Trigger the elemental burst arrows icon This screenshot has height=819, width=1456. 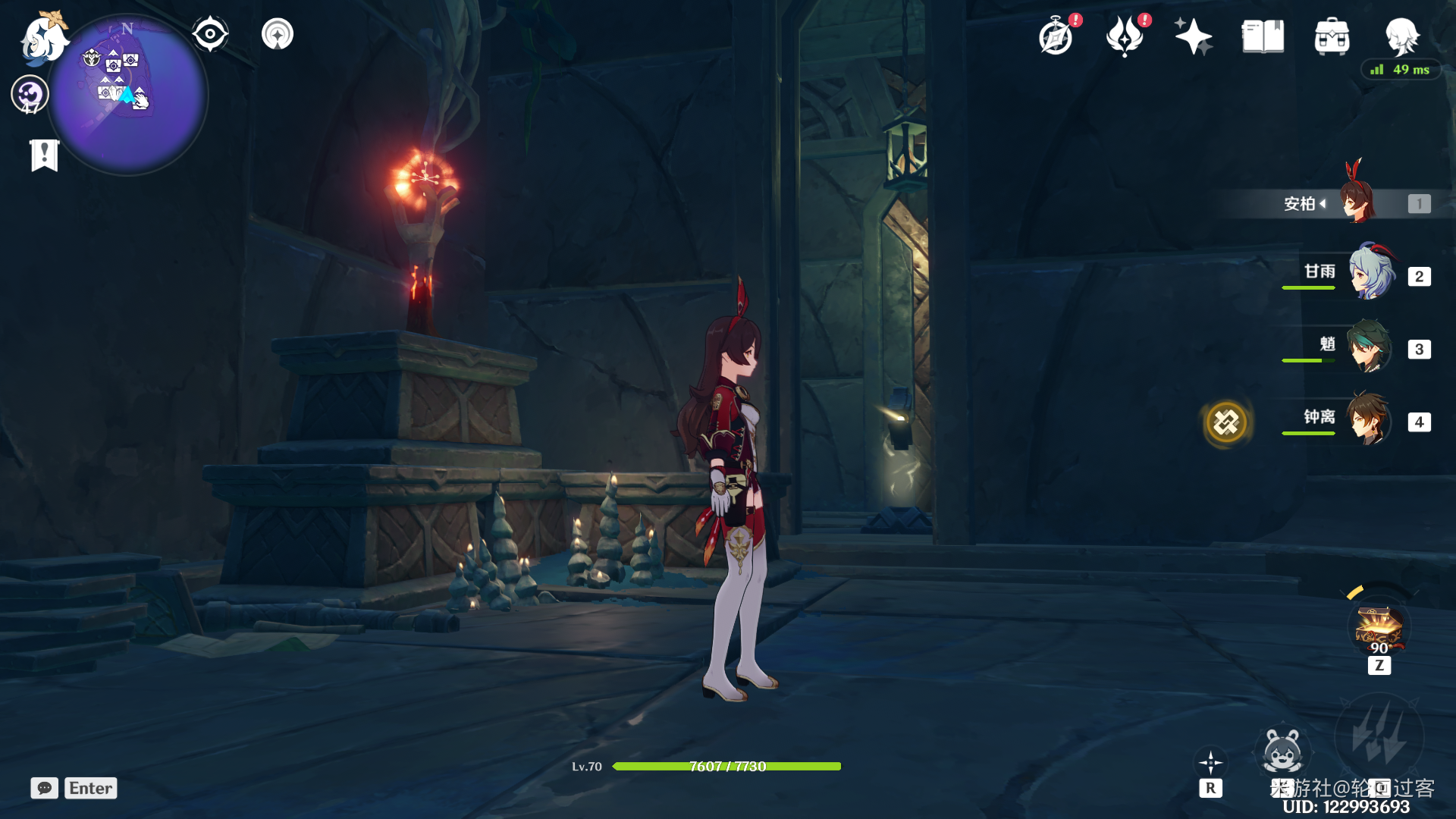coord(1379,737)
